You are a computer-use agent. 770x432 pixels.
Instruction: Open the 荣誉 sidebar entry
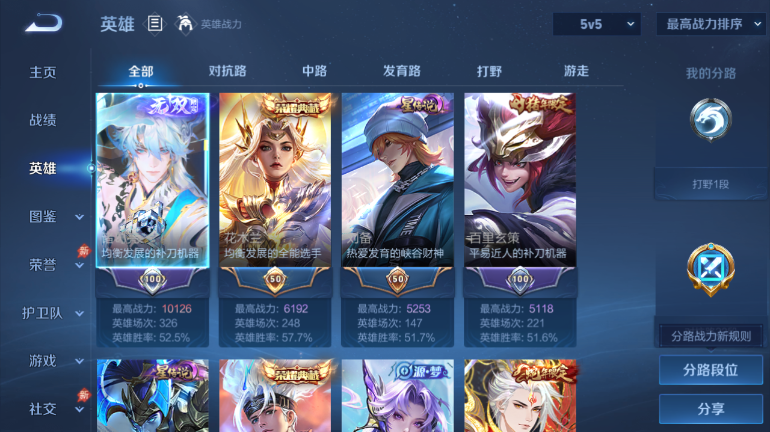click(x=43, y=264)
